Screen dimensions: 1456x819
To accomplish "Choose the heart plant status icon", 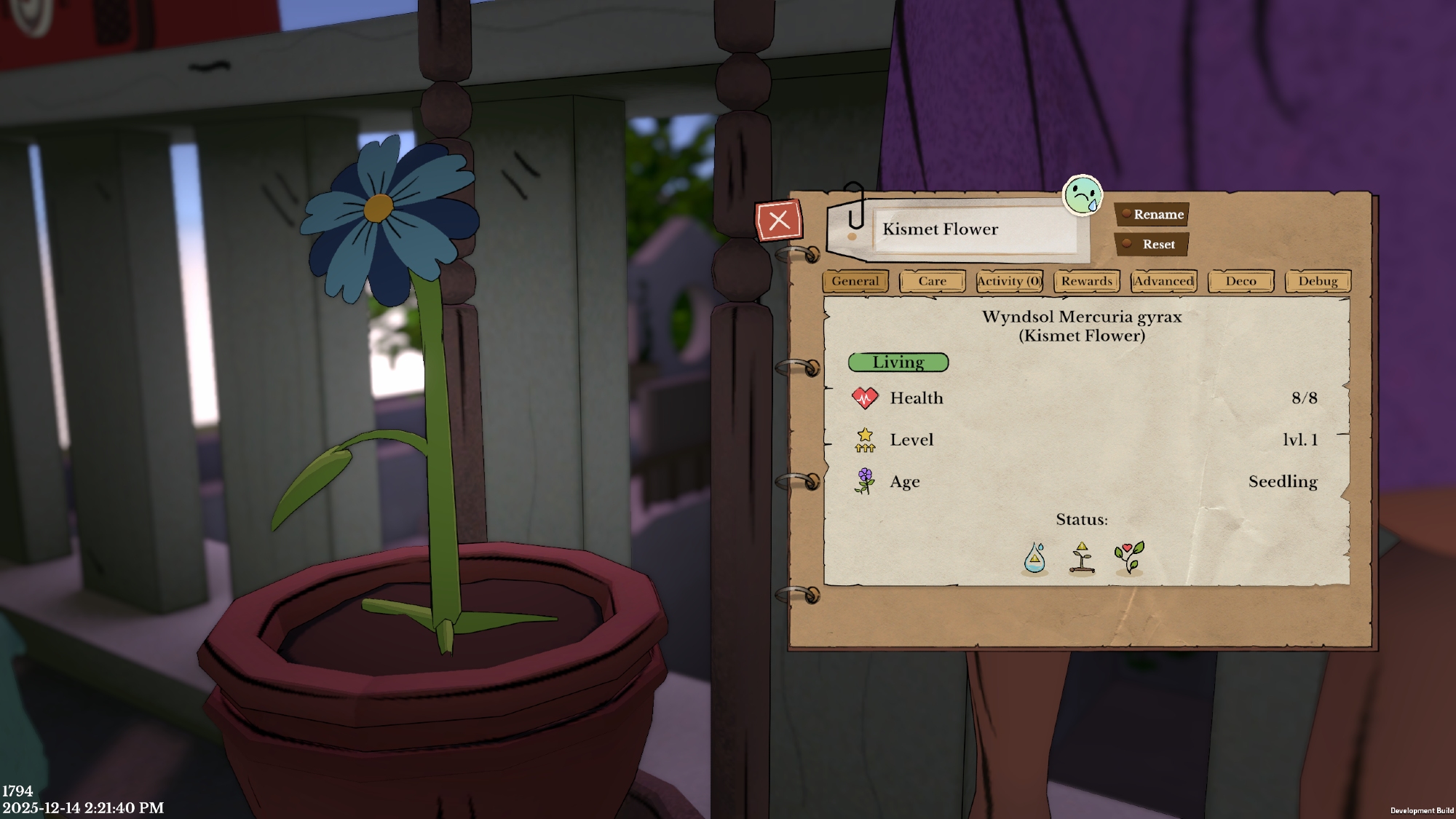I will tap(1128, 558).
